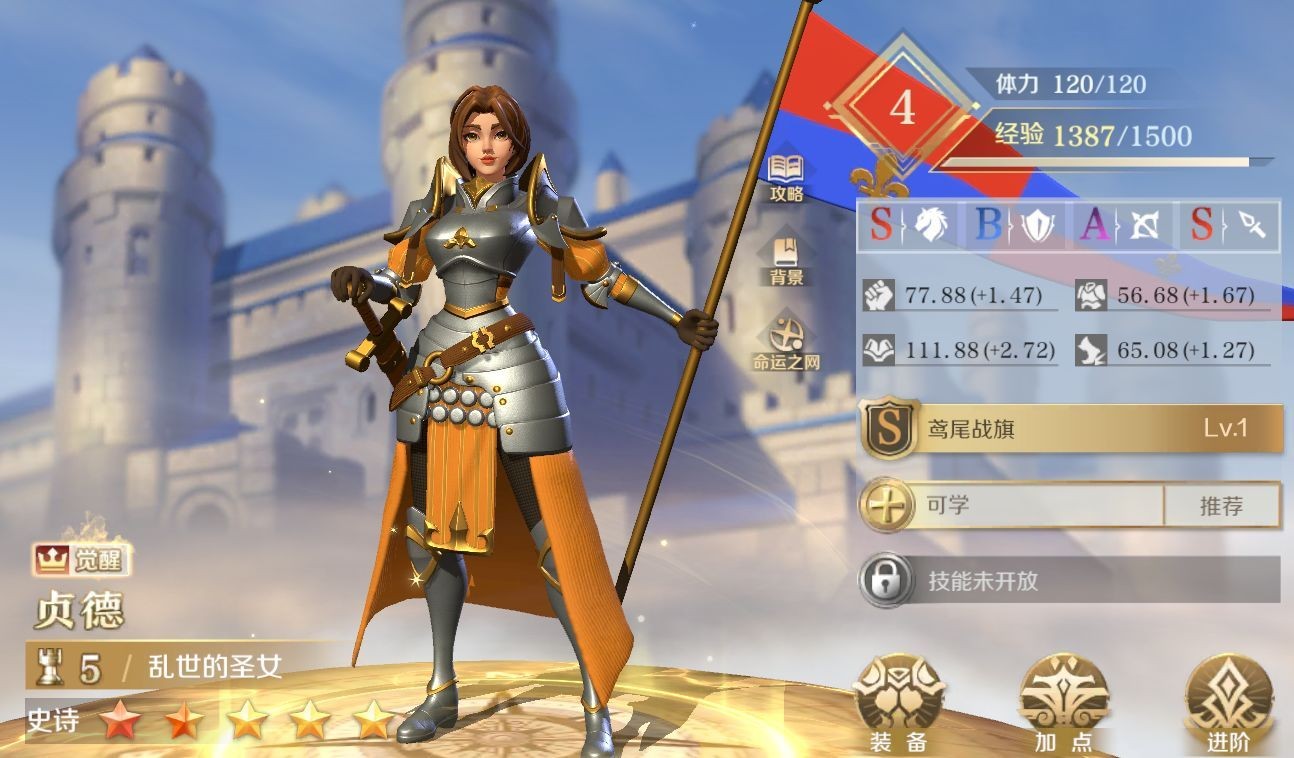
Task: Click the 推荐 recommended skills button
Action: (x=1221, y=506)
